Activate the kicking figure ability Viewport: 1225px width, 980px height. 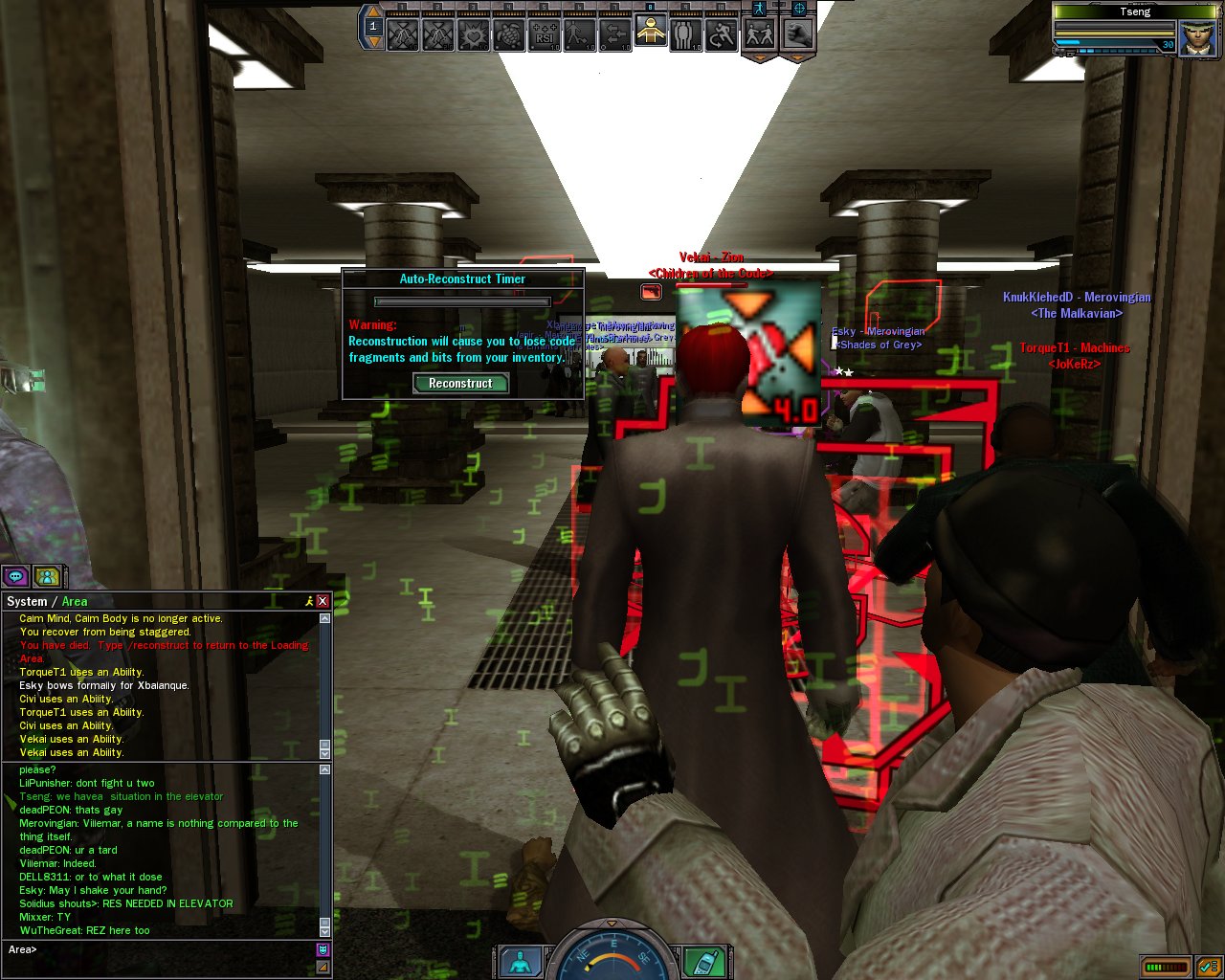(580, 35)
